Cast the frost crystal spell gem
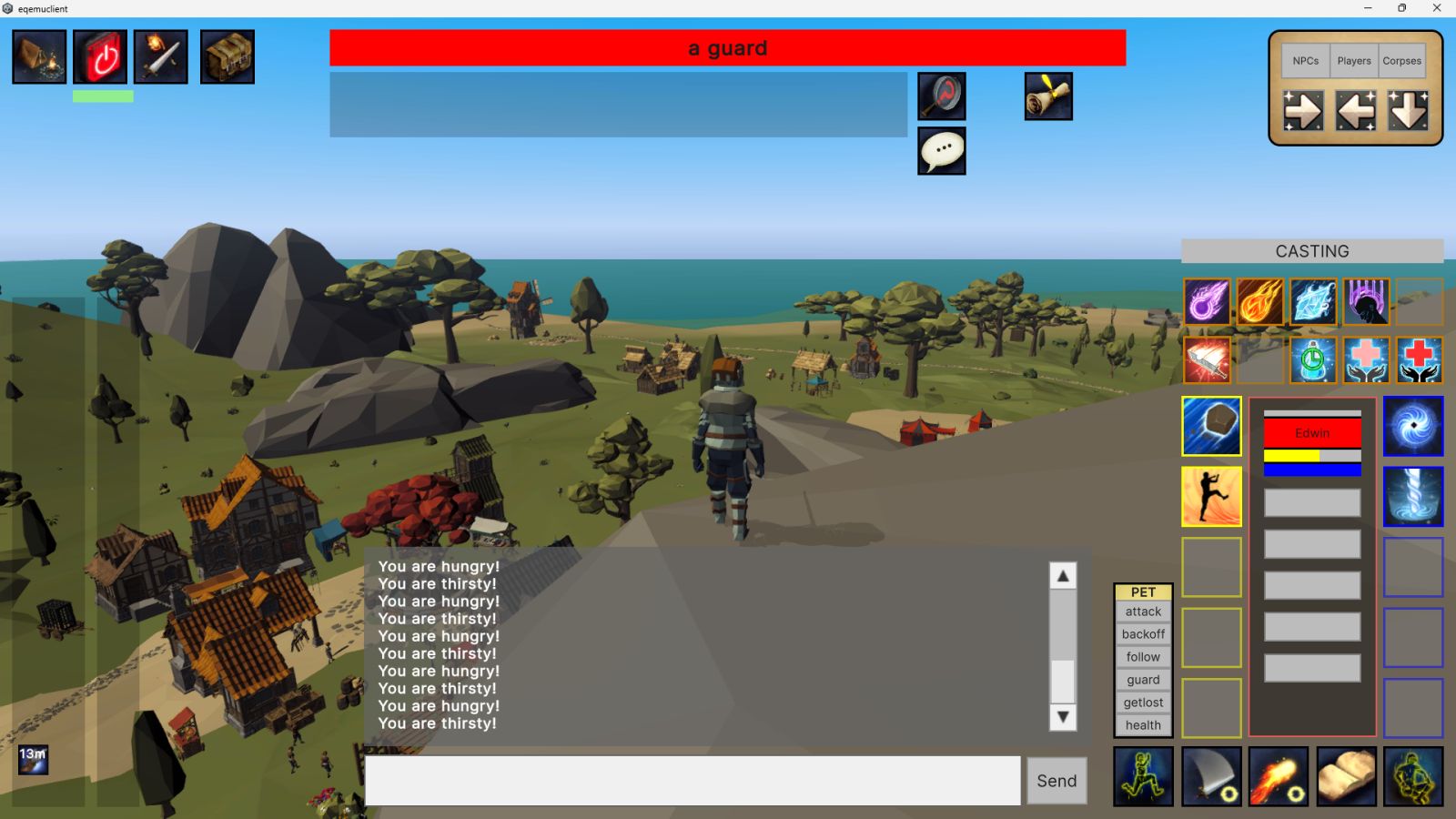The width and height of the screenshot is (1456, 819). [x=1313, y=301]
